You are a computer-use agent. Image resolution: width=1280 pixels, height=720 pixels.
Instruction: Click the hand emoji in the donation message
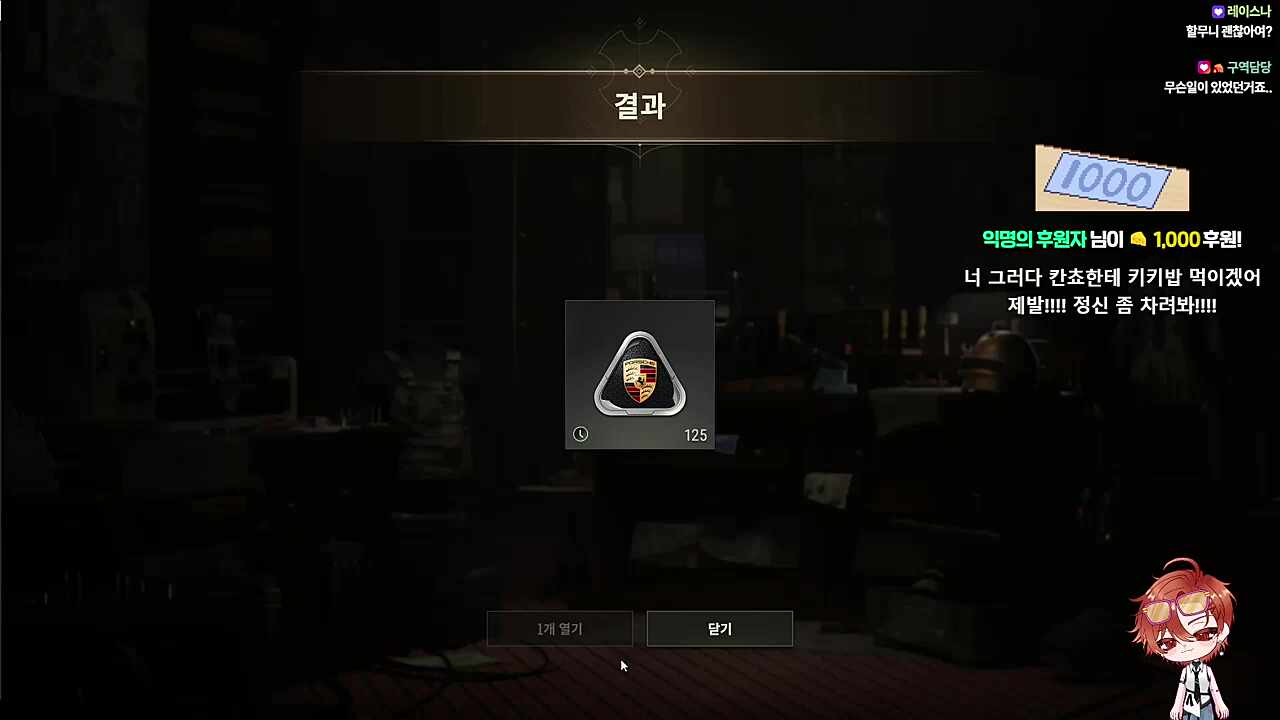point(1139,240)
